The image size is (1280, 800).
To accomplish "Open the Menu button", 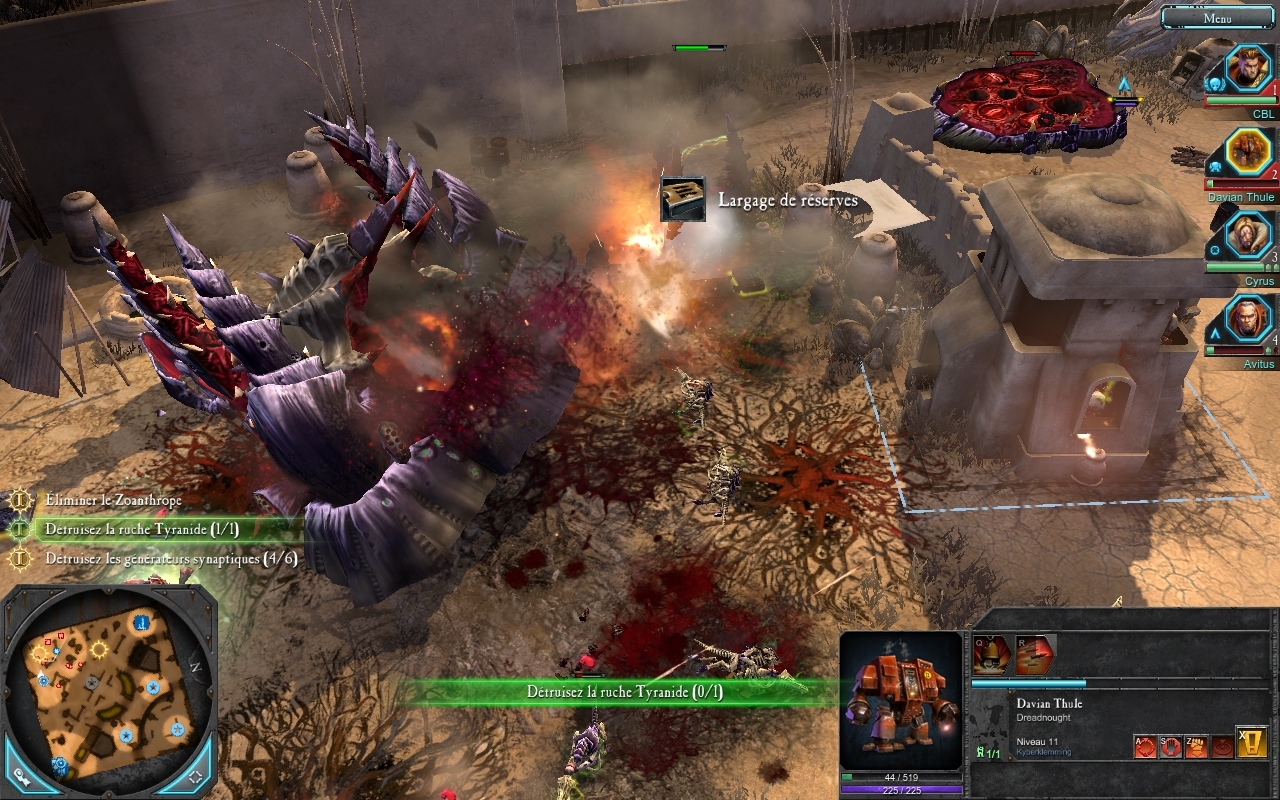I will tap(1217, 17).
